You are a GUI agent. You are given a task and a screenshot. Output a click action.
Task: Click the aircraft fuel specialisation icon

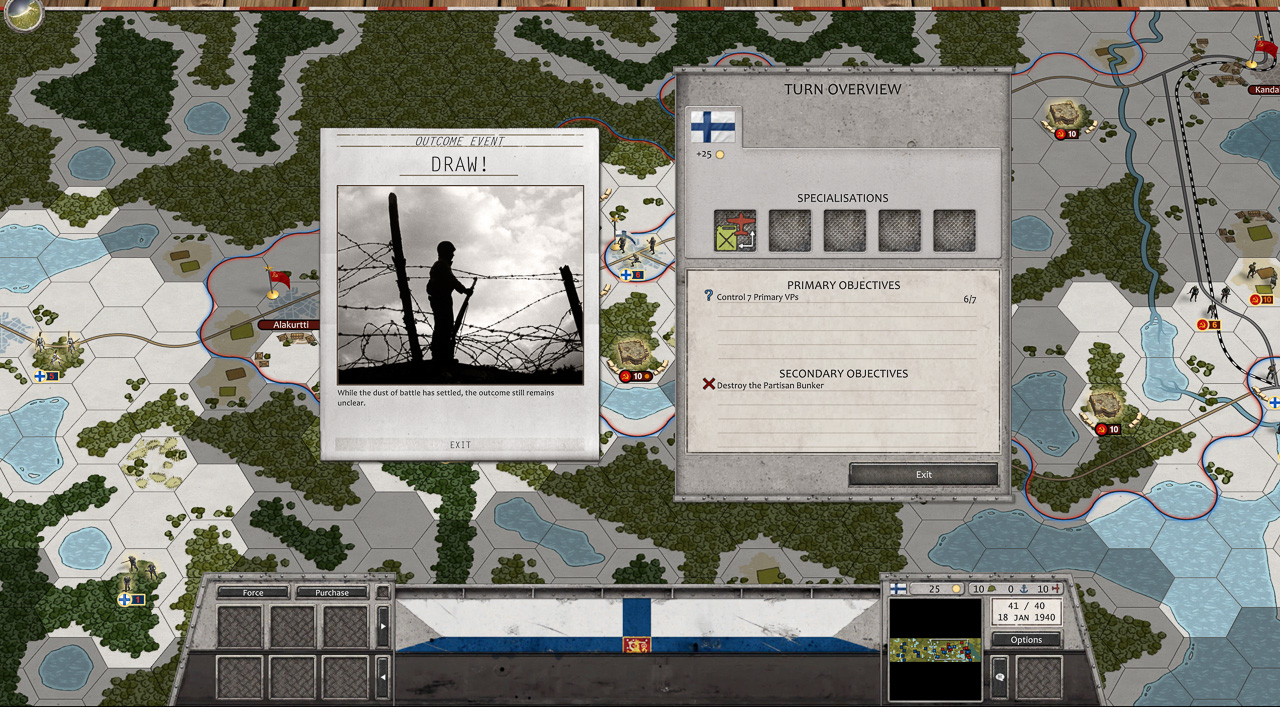tap(735, 231)
